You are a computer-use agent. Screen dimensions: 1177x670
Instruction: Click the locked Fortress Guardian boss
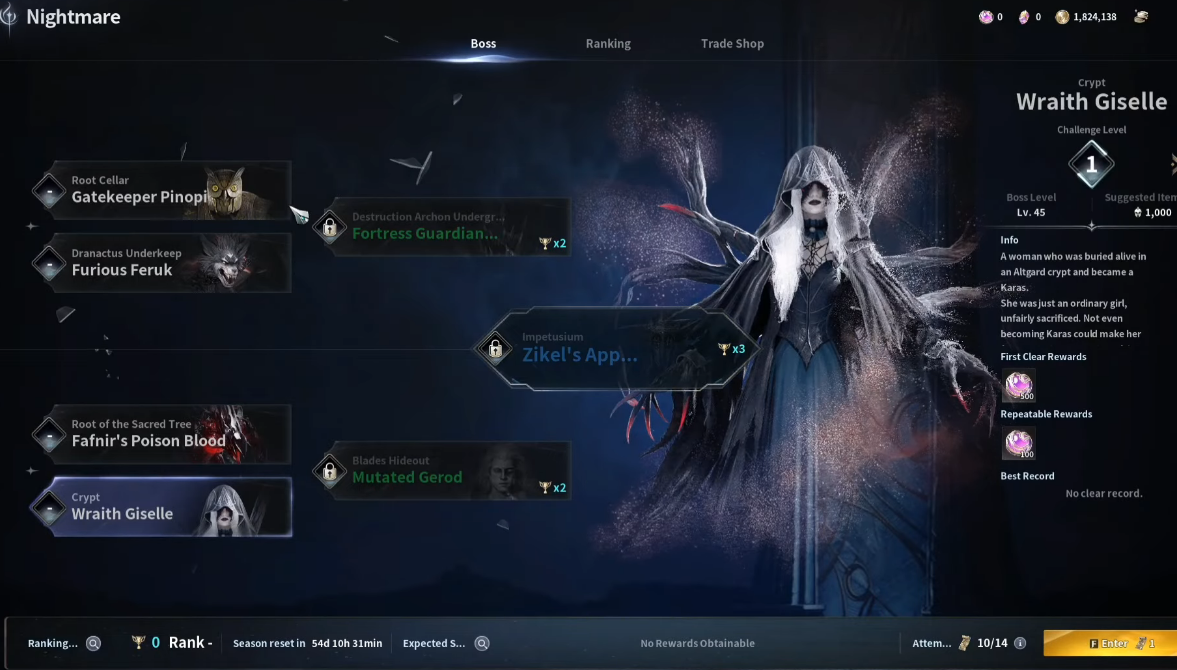(443, 227)
